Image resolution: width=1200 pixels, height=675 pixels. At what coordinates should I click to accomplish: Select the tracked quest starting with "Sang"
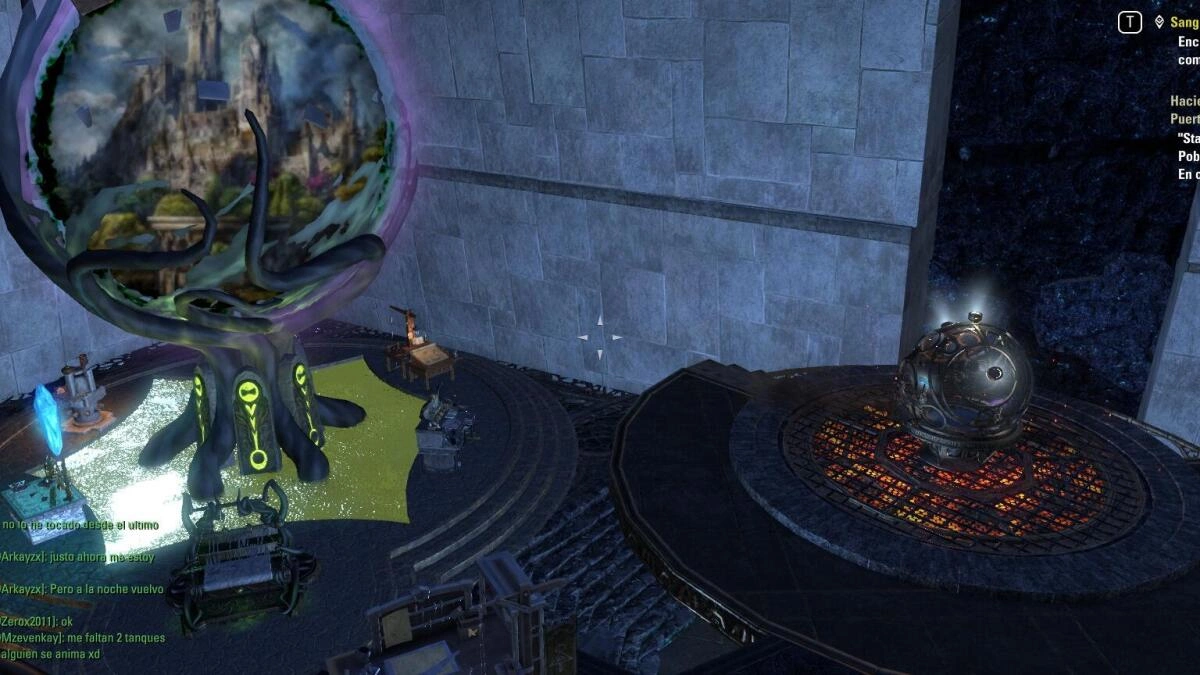1184,22
